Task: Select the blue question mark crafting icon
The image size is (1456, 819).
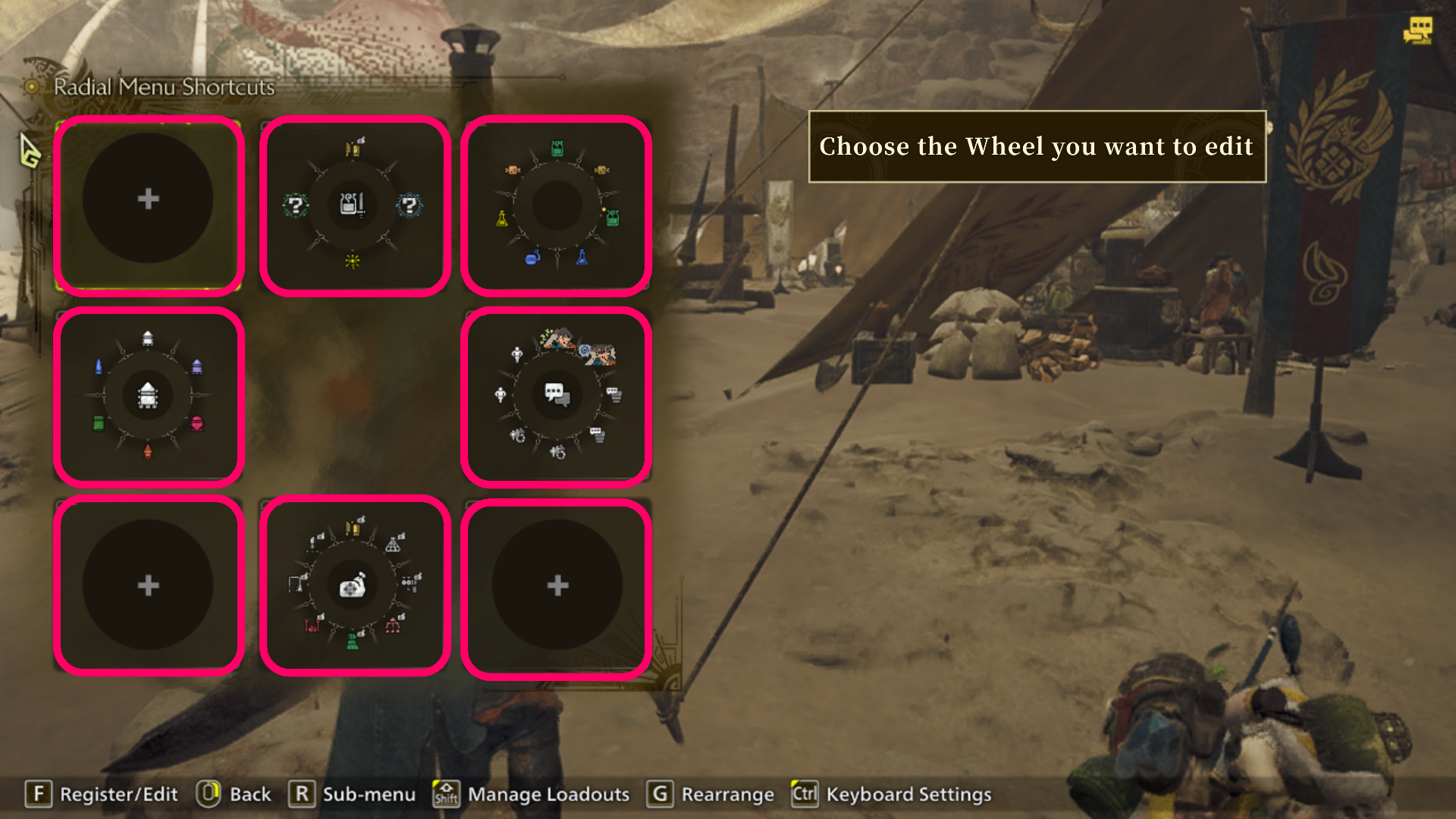Action: [x=410, y=206]
